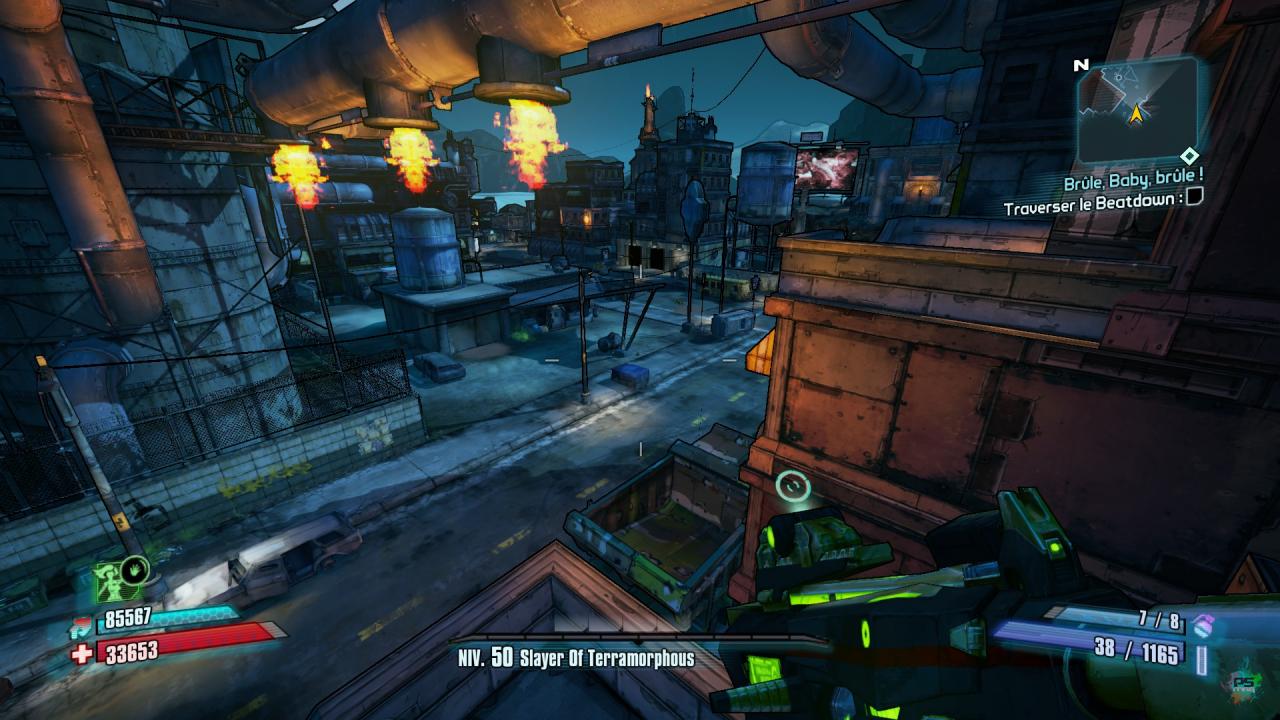1280x720 pixels.
Task: Select the "Brûle, Baby, brûle !" quest tracker
Action: pyautogui.click(x=1132, y=183)
